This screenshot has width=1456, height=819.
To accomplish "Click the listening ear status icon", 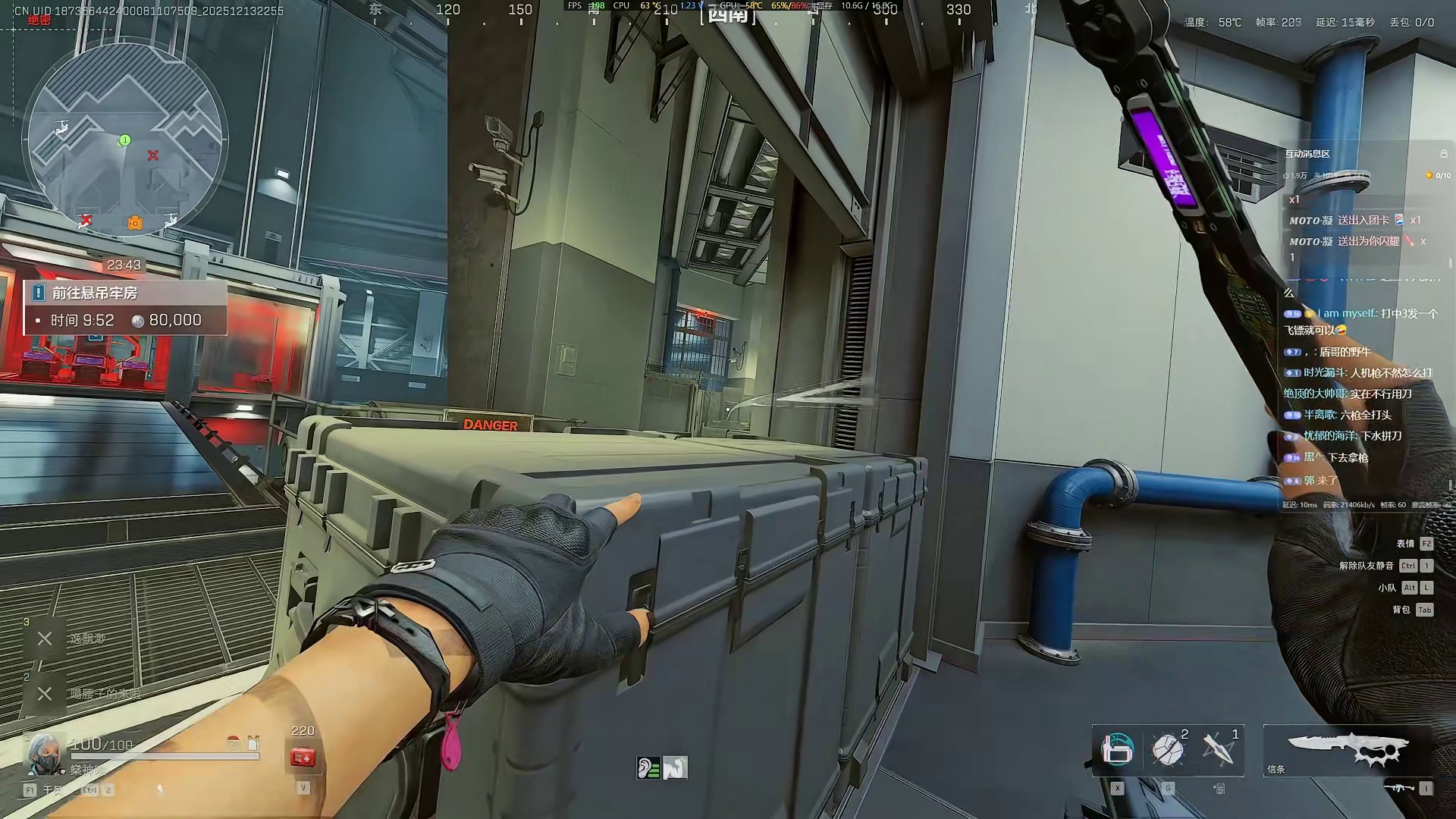I will 648,768.
